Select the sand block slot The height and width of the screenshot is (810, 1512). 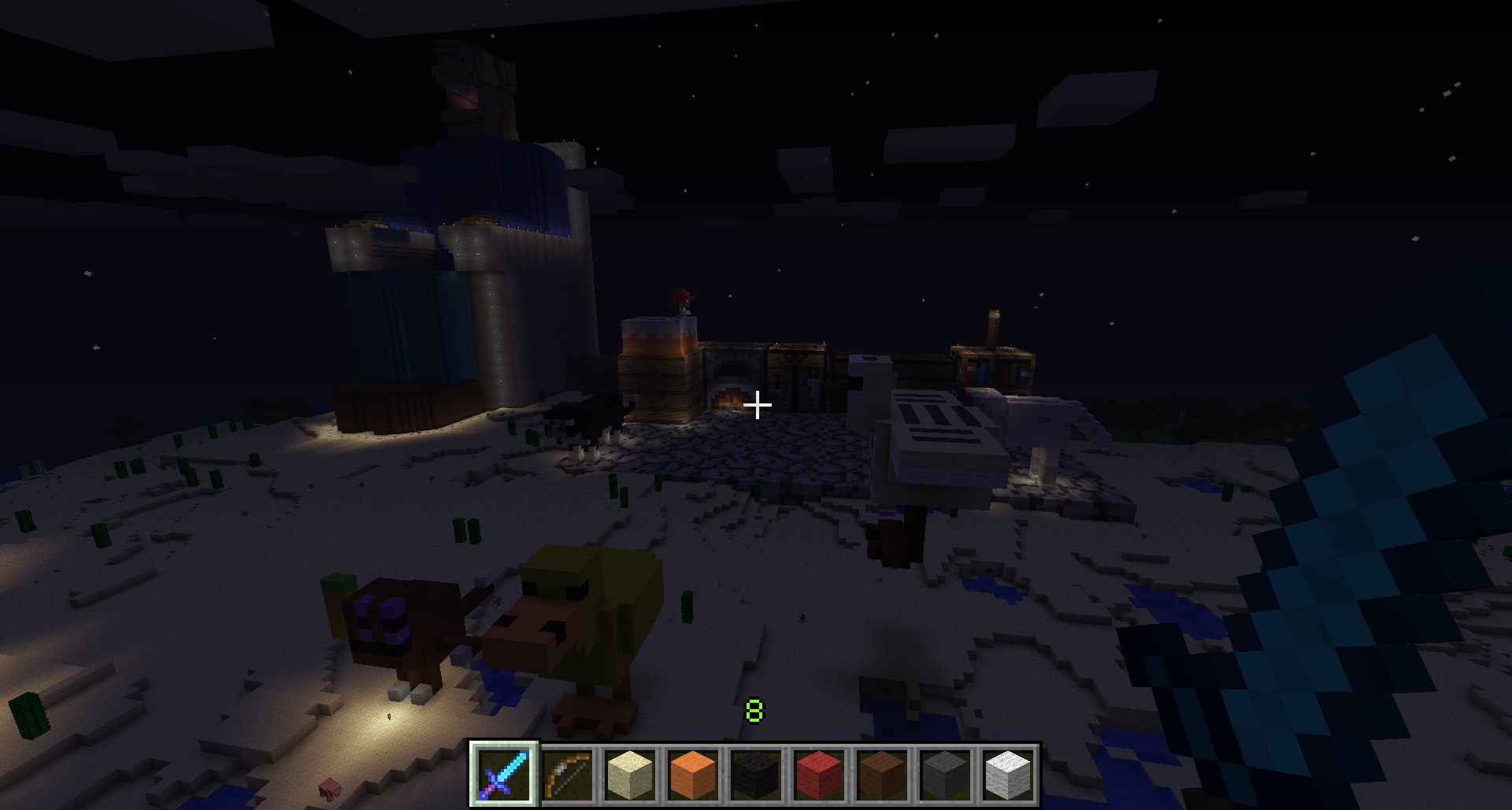click(x=630, y=774)
